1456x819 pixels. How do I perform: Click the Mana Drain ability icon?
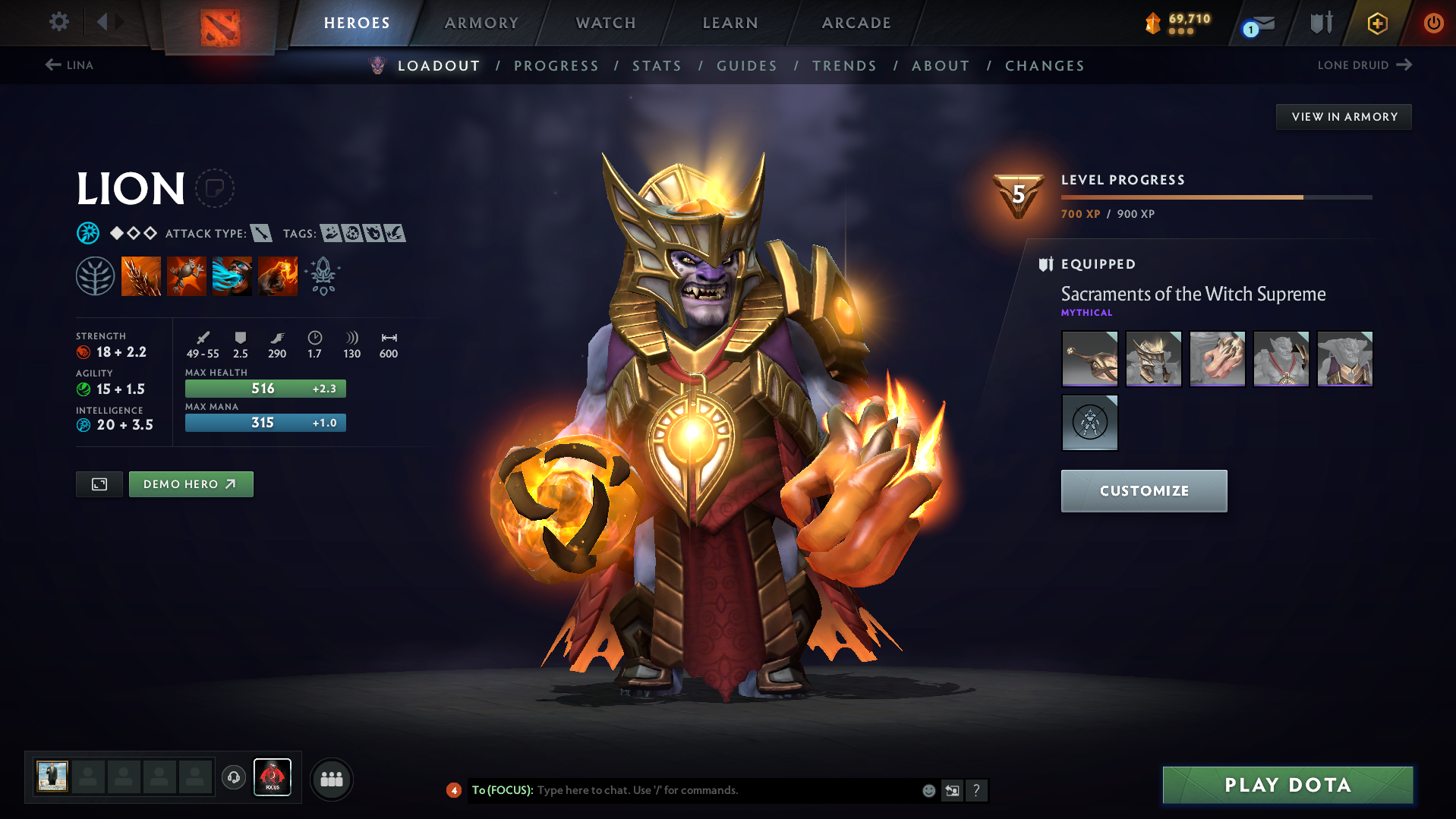pyautogui.click(x=232, y=275)
